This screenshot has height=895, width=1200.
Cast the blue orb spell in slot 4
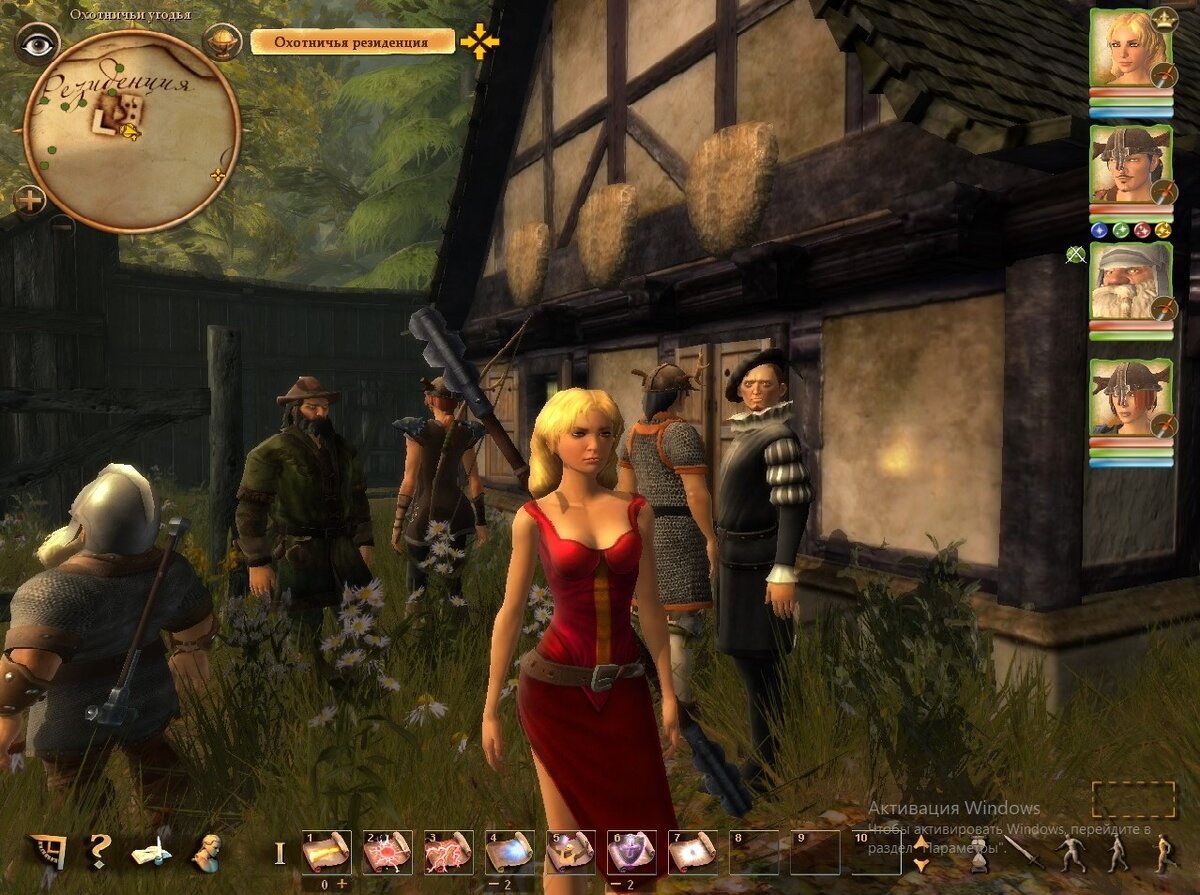click(509, 852)
